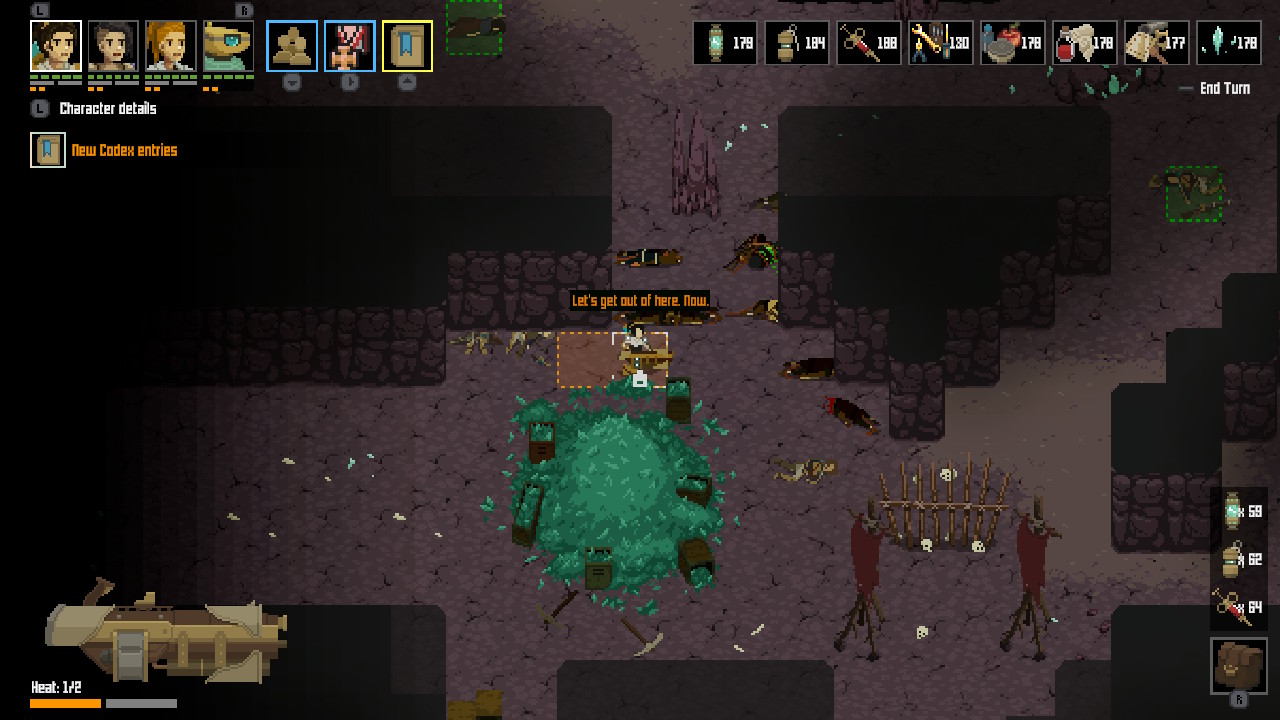Click the up arrow under the codex slot

406,84
